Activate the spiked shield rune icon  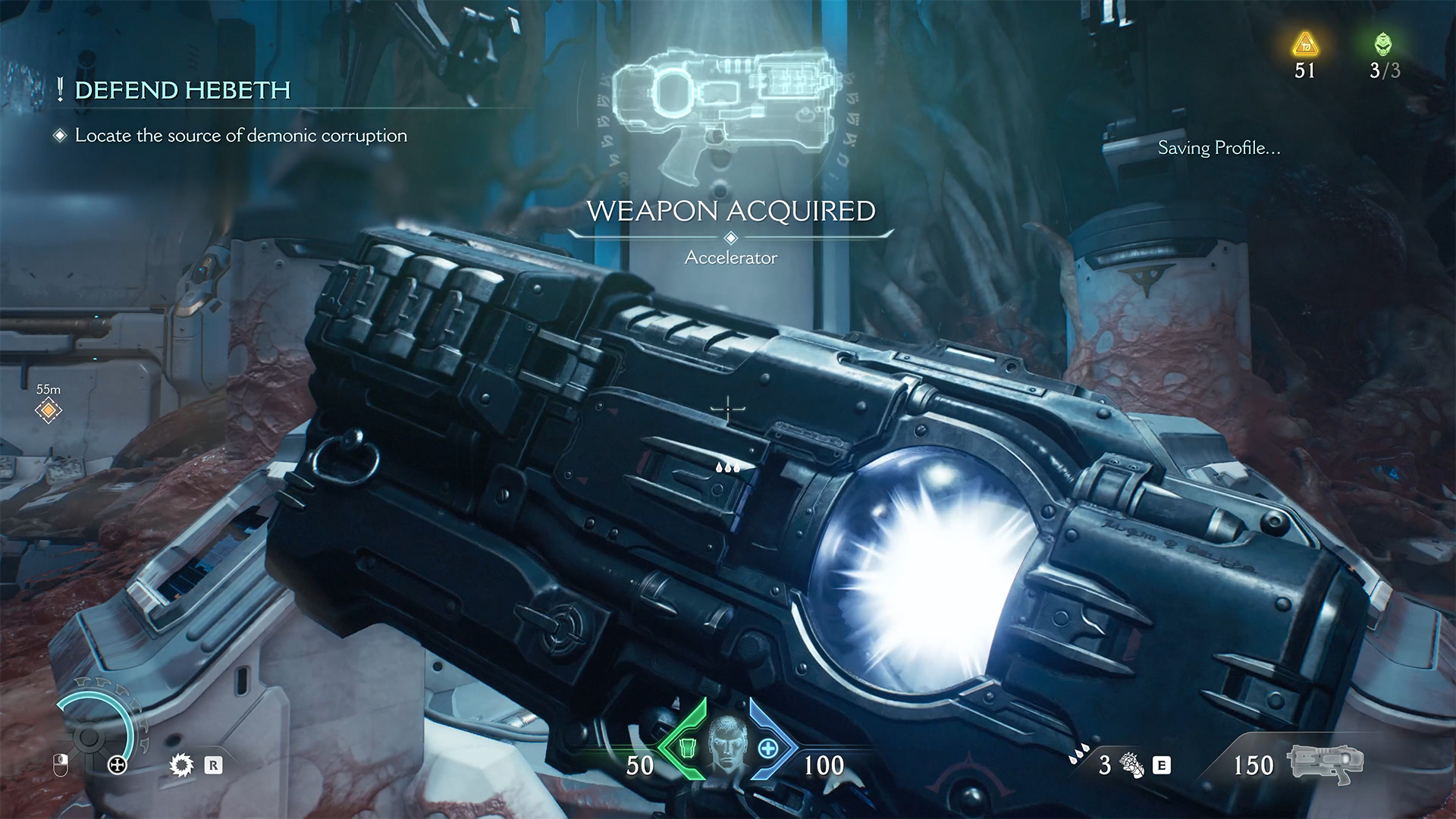click(x=181, y=765)
